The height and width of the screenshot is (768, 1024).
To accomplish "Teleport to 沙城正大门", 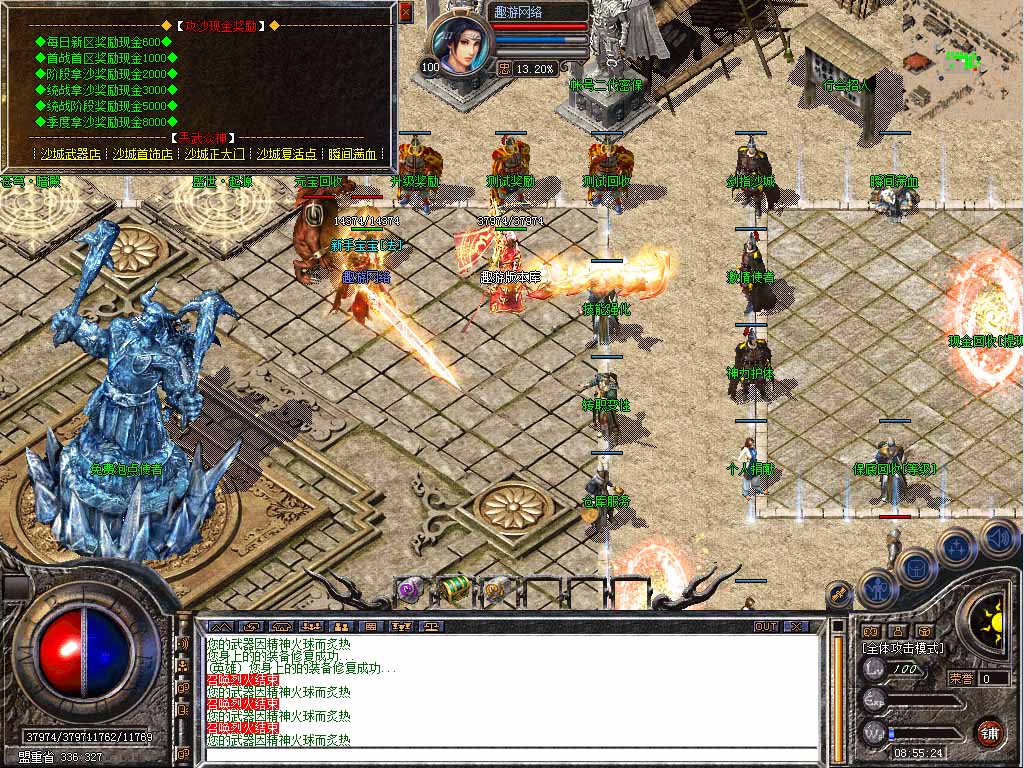I will (x=214, y=154).
